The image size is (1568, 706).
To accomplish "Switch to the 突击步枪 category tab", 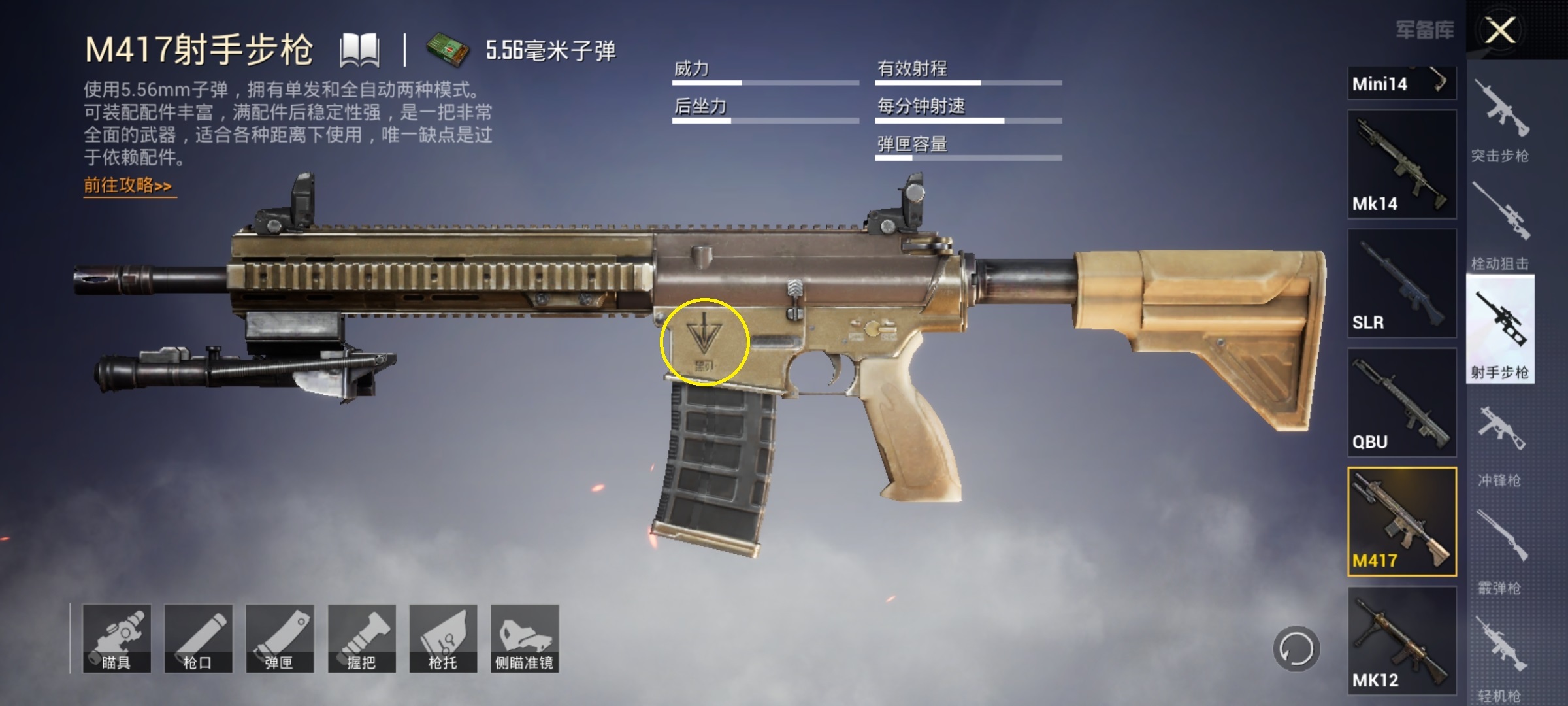I will pyautogui.click(x=1502, y=111).
